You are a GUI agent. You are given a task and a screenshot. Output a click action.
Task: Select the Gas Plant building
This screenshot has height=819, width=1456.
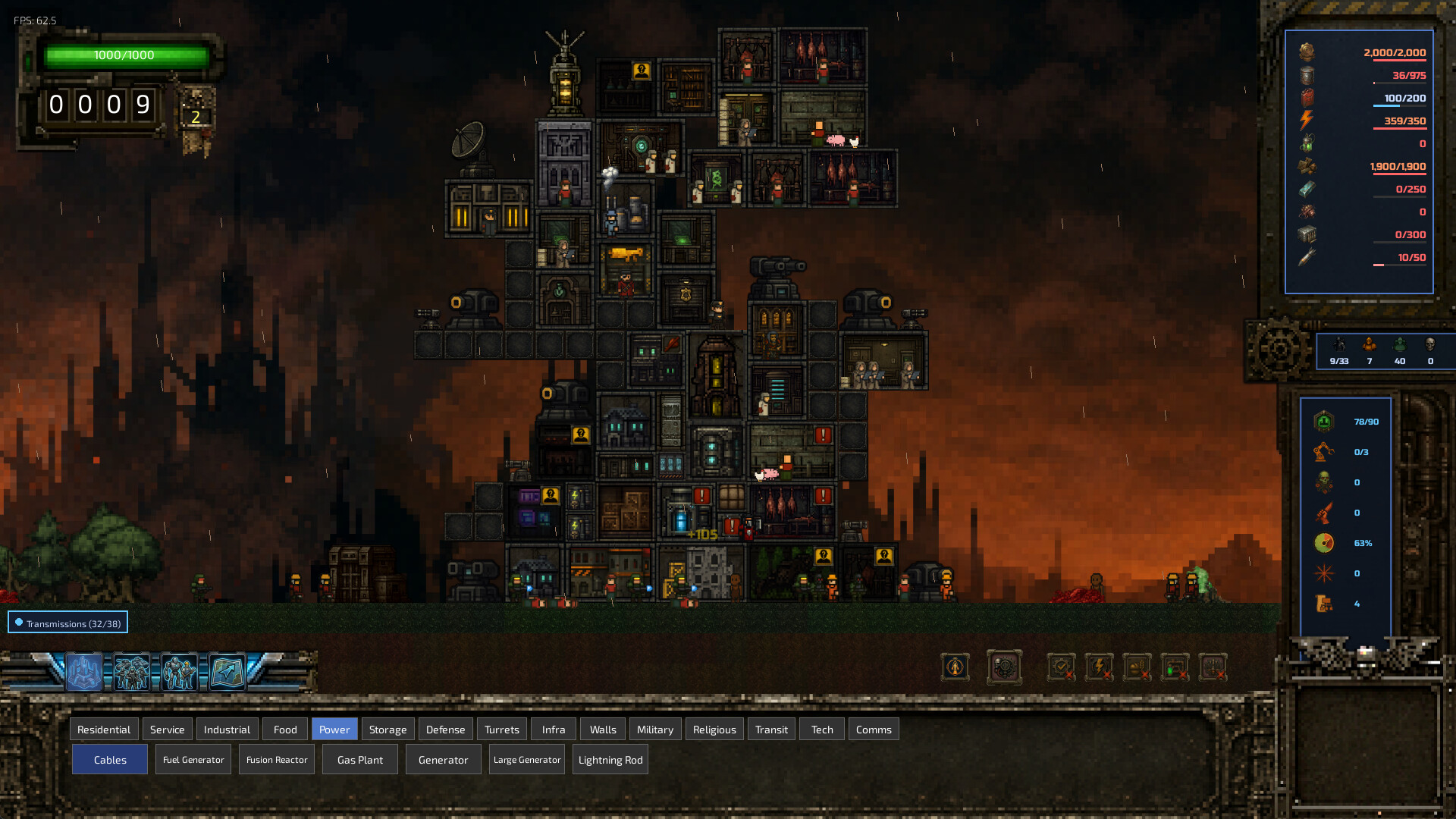click(x=360, y=760)
